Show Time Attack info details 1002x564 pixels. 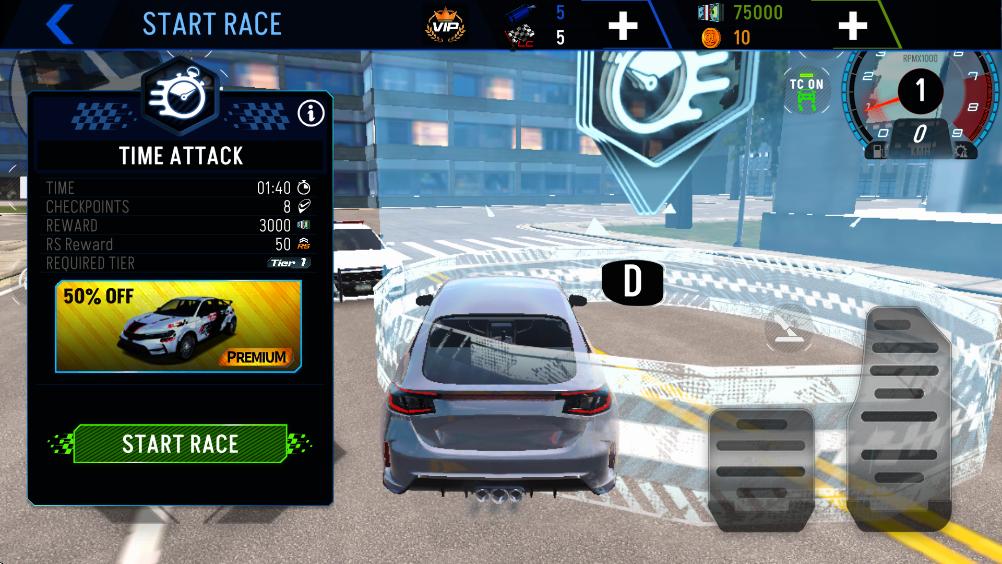pyautogui.click(x=311, y=113)
